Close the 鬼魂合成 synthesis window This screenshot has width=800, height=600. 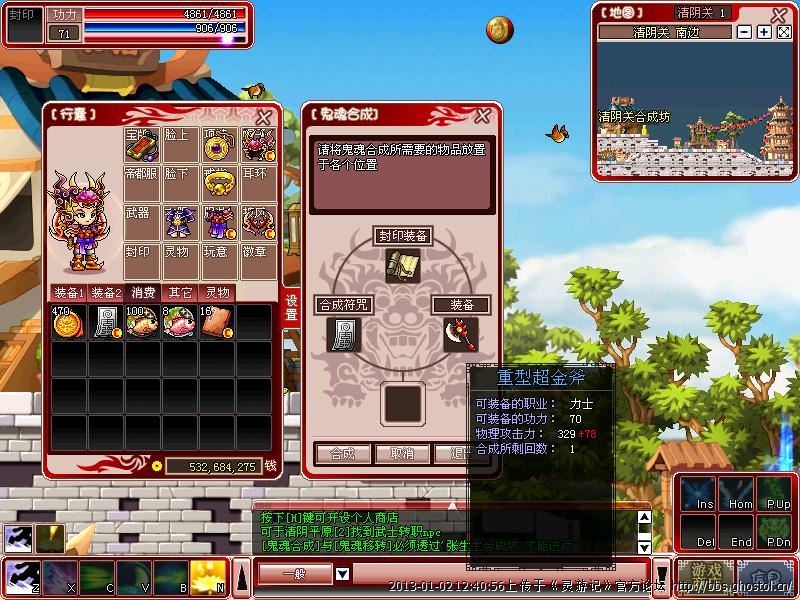point(482,116)
